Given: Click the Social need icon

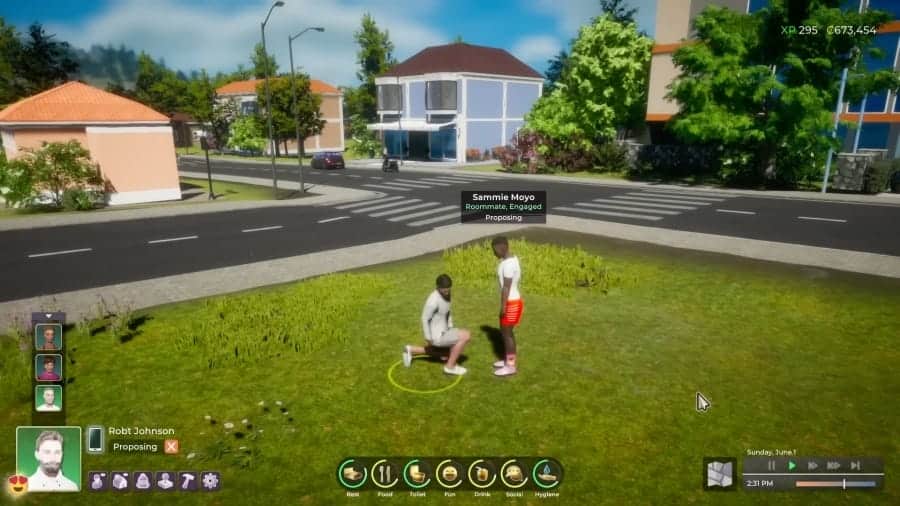Looking at the screenshot, I should [515, 473].
